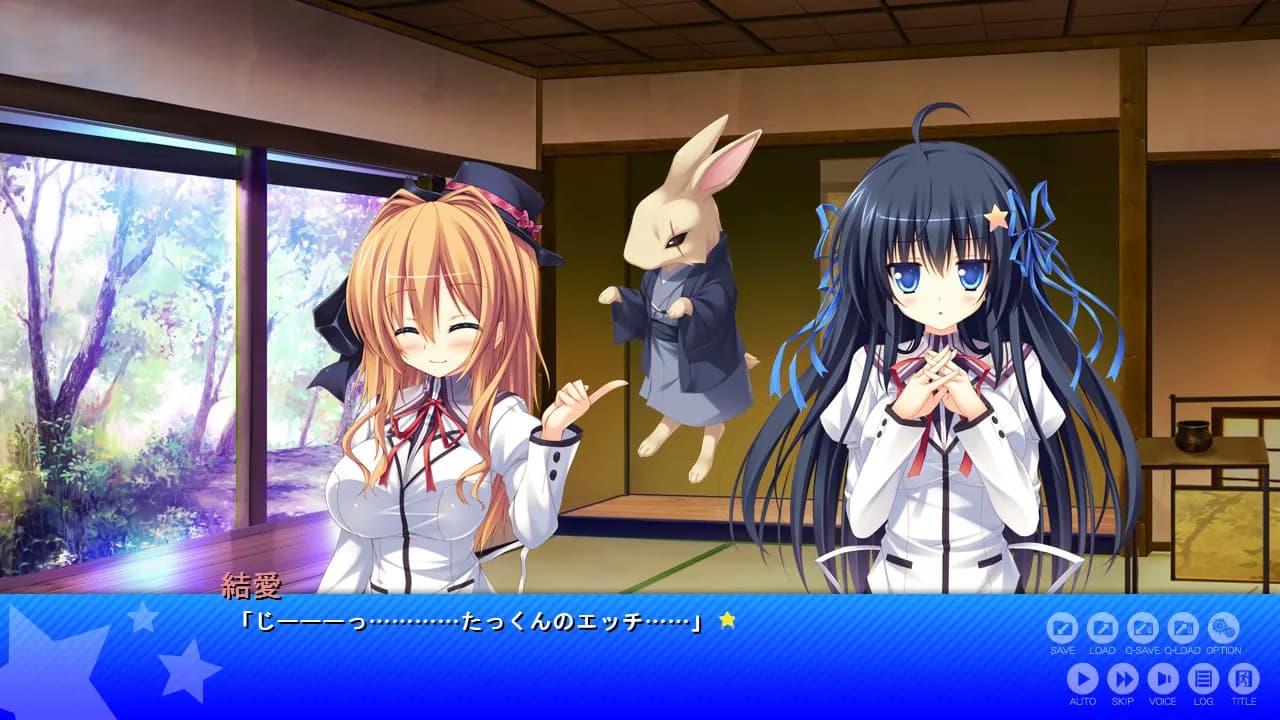This screenshot has width=1280, height=720.
Task: Click the TITLE text label
Action: [x=1243, y=701]
